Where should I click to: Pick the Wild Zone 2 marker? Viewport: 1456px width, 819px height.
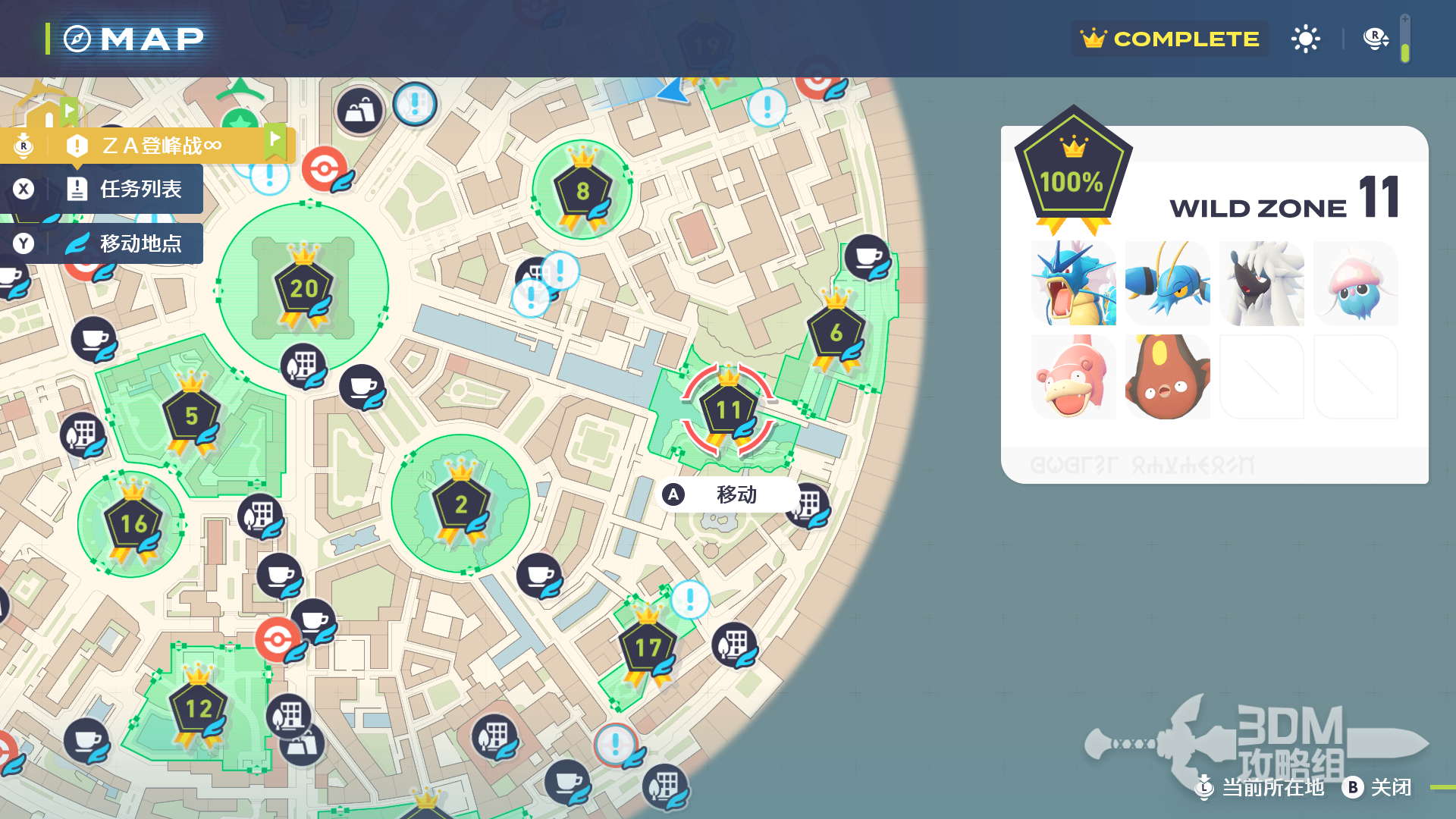(460, 505)
